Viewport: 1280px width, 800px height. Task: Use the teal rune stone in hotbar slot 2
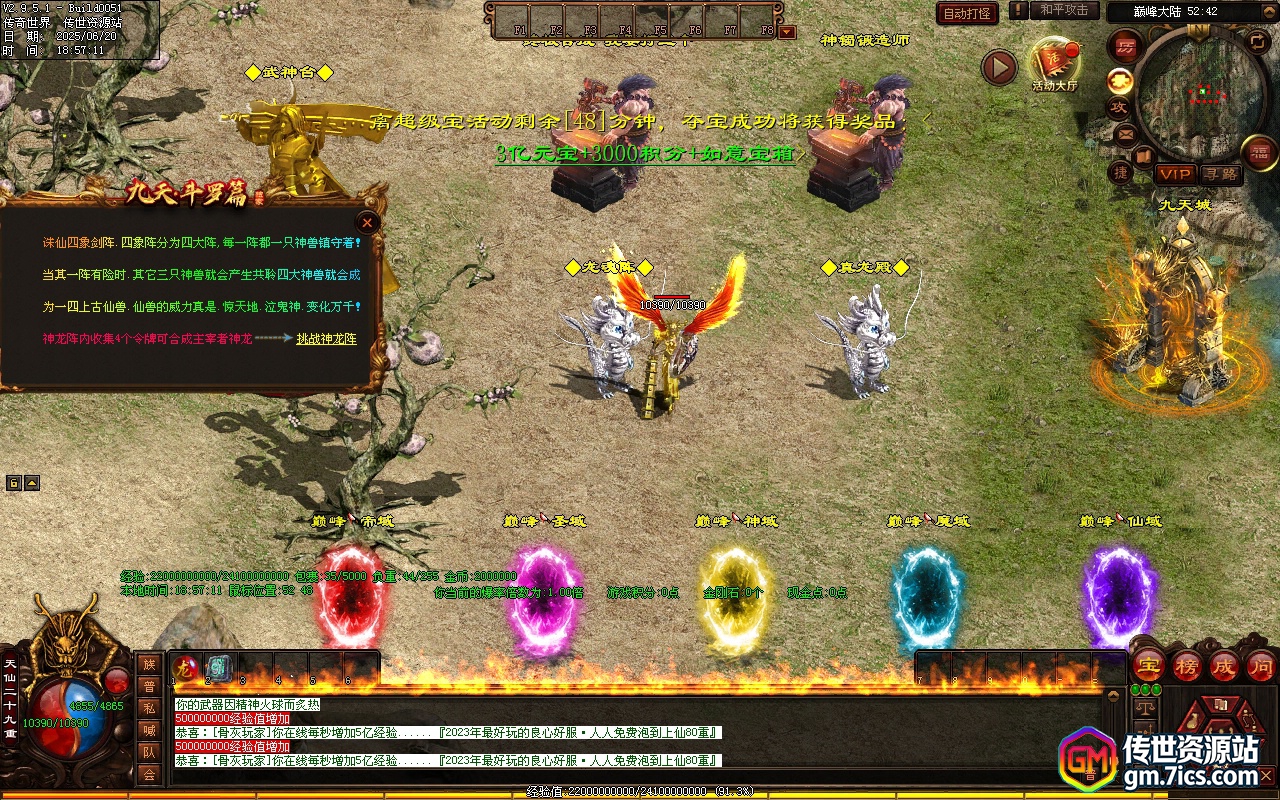point(218,667)
